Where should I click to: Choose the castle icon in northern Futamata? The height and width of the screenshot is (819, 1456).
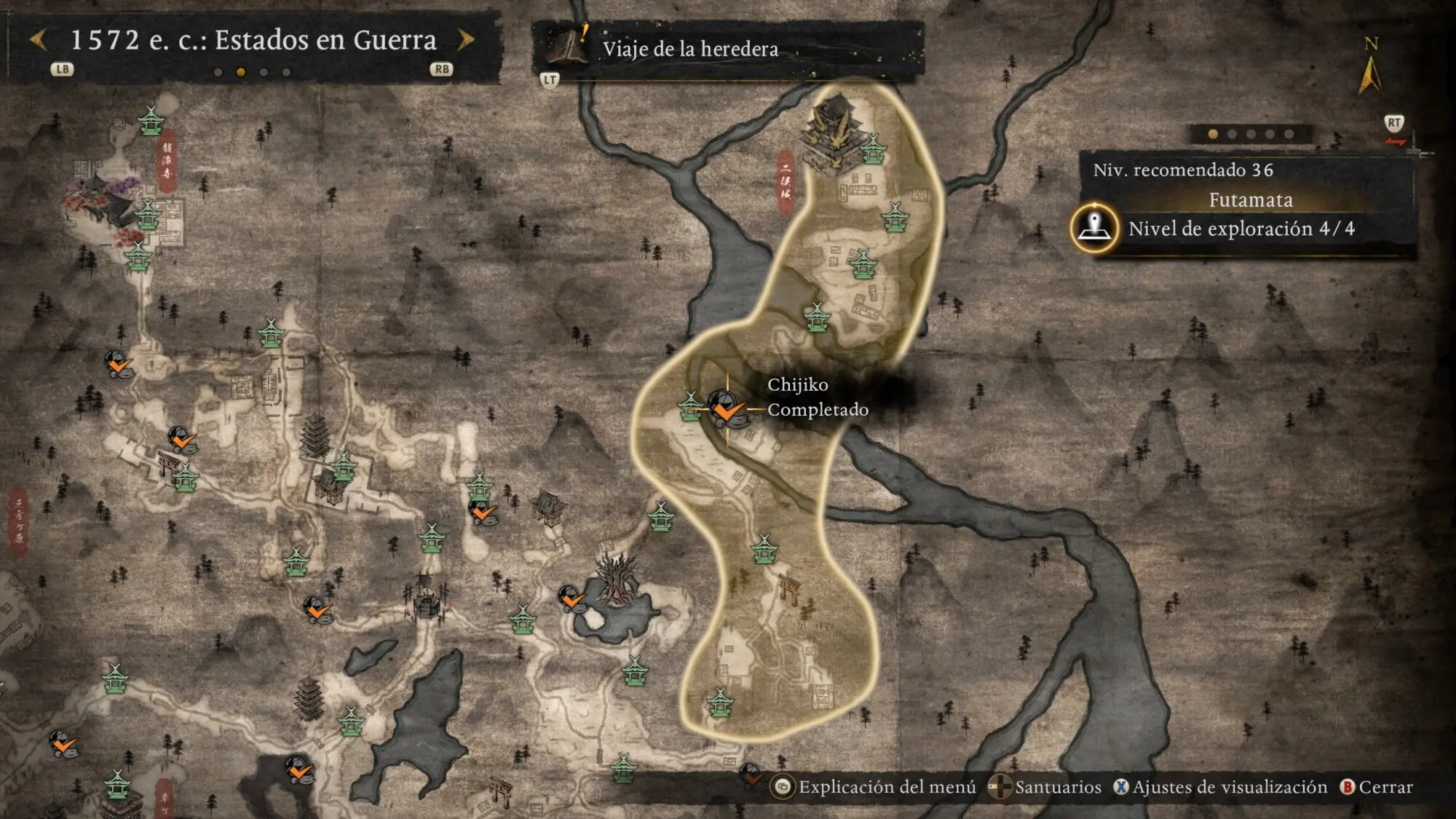(x=831, y=131)
